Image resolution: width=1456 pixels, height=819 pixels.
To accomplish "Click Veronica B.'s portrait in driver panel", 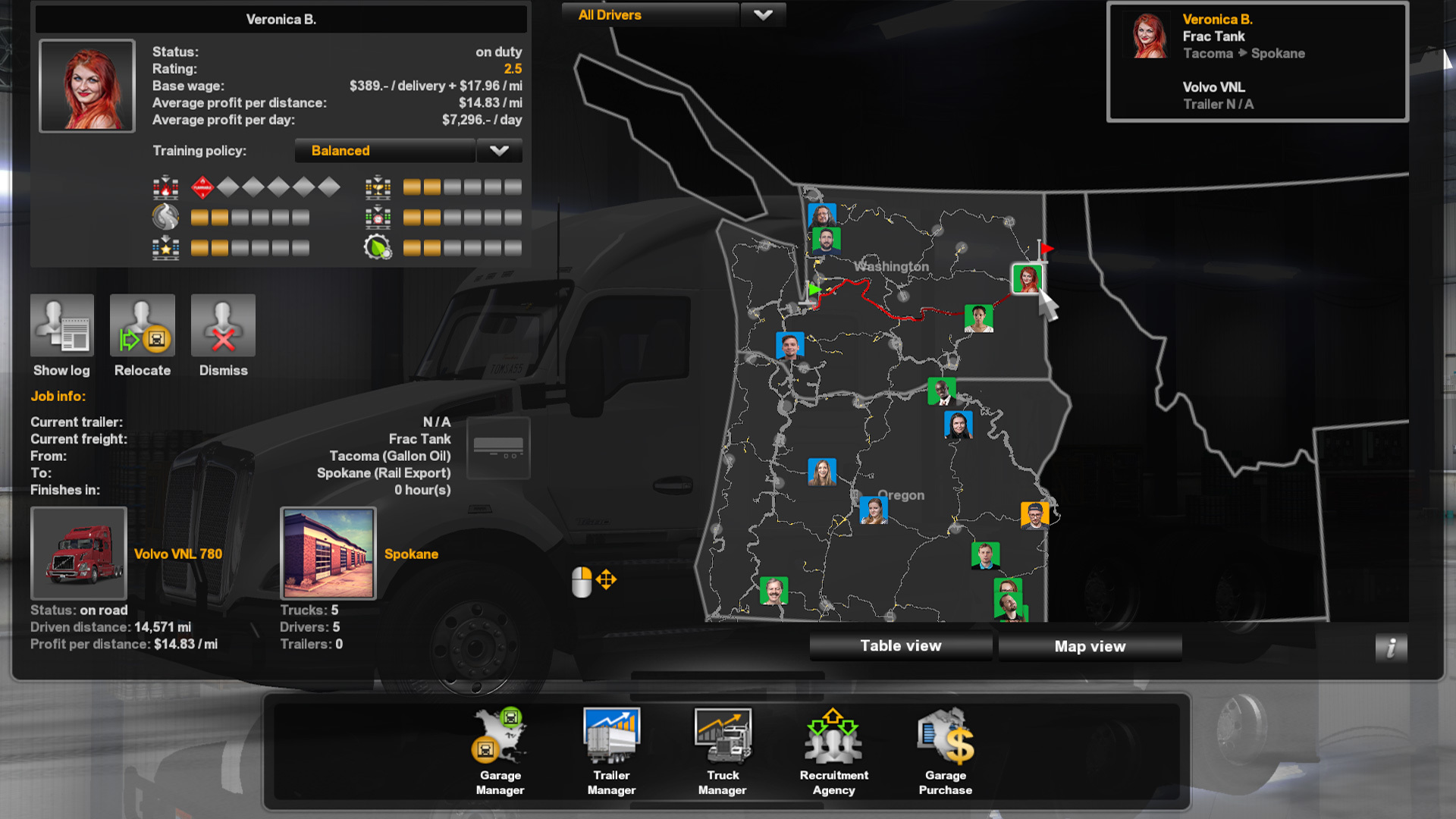I will point(87,86).
